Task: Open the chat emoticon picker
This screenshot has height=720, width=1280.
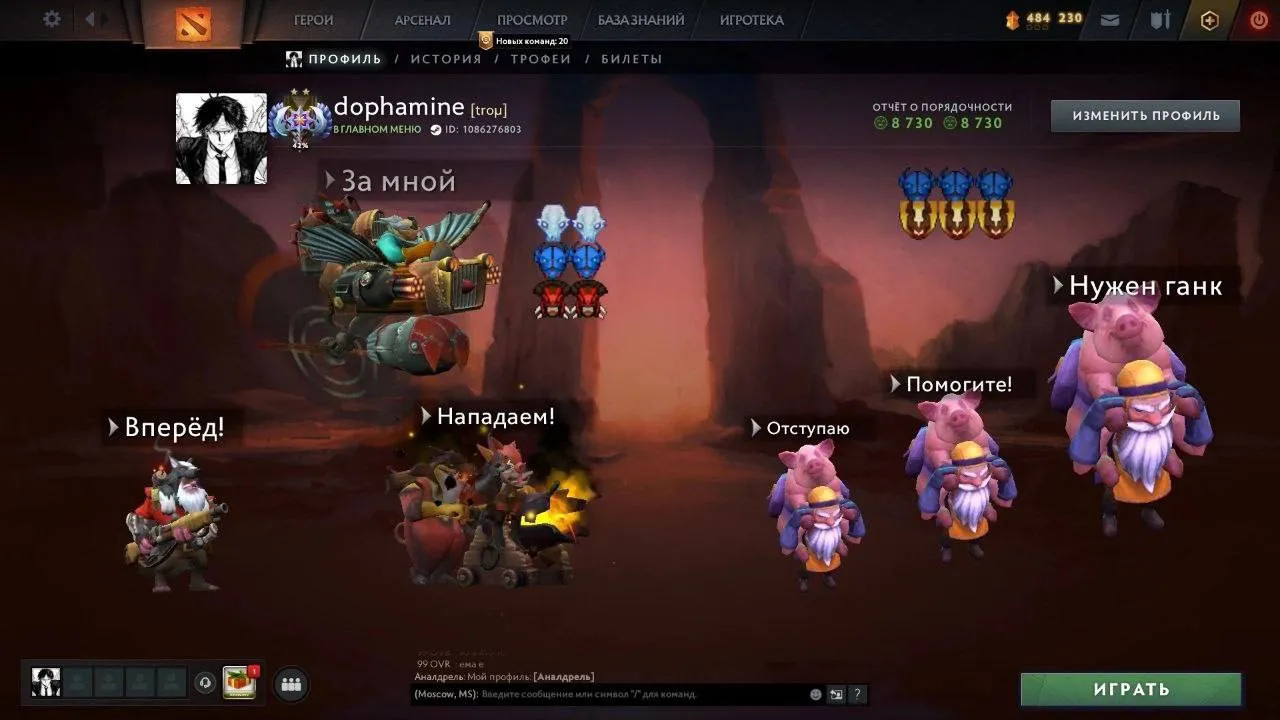Action: pos(816,694)
